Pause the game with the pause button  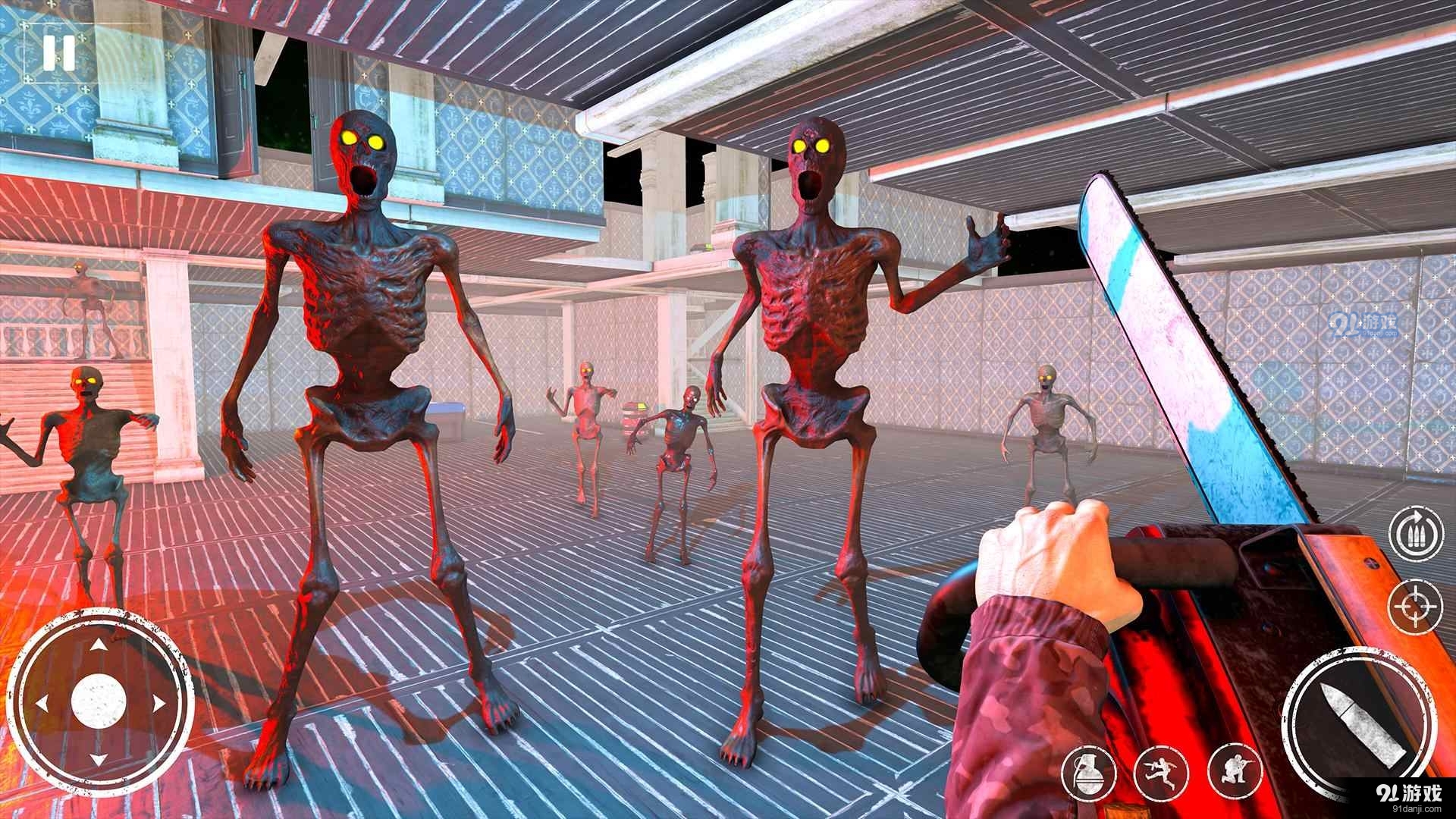58,53
